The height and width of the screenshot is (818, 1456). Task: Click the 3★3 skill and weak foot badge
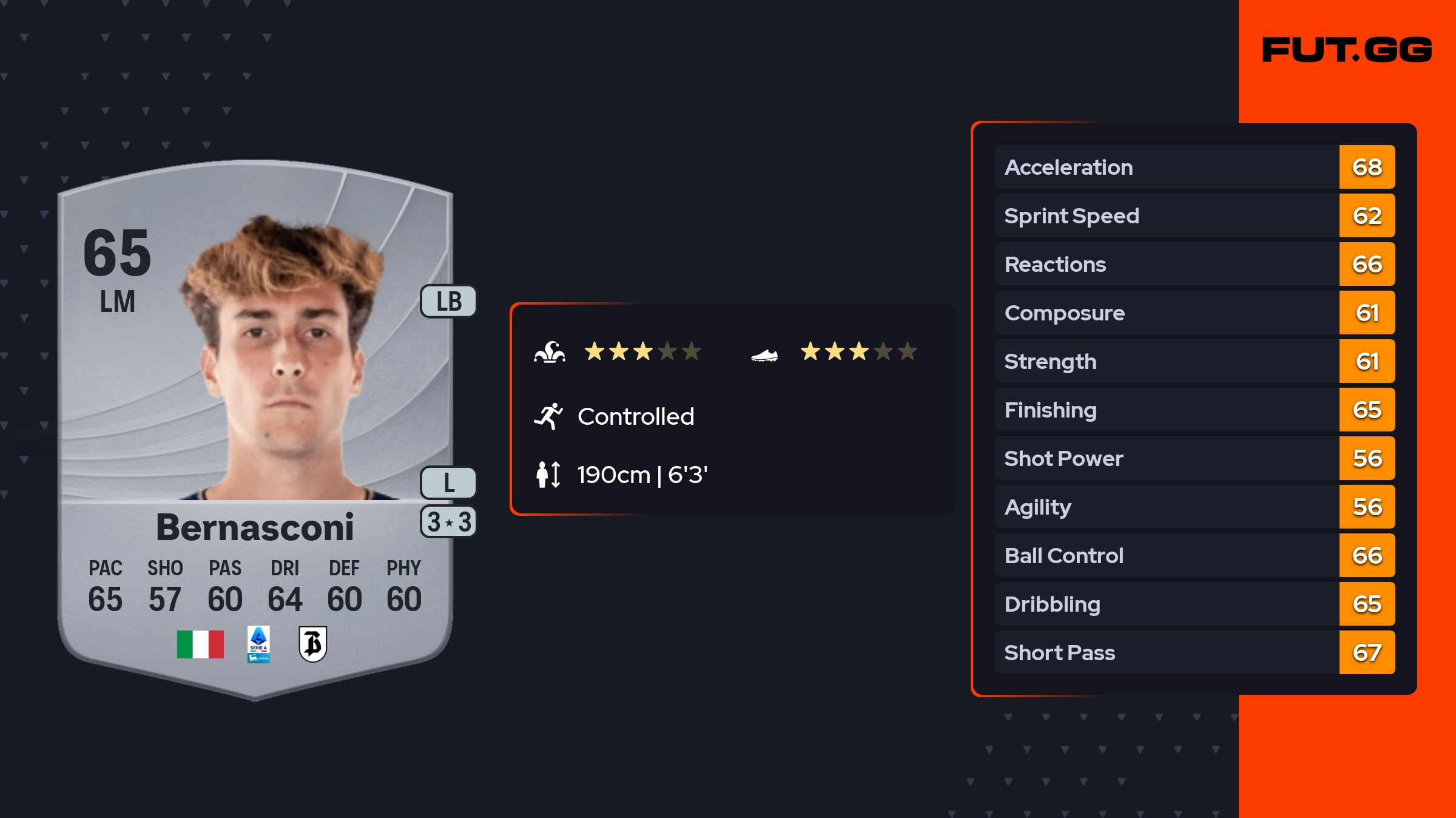tap(449, 522)
